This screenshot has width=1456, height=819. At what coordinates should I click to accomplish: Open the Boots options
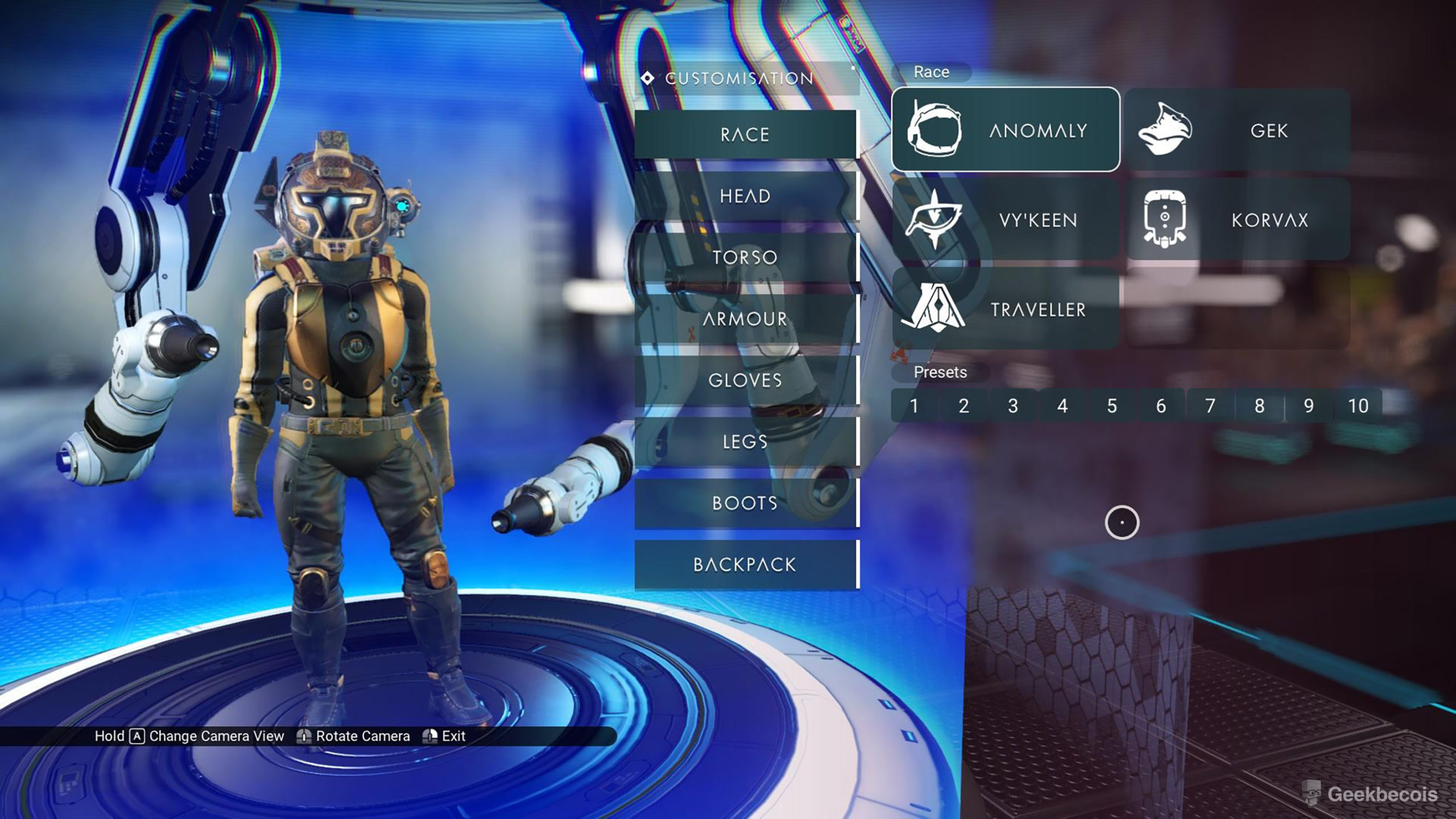[745, 503]
